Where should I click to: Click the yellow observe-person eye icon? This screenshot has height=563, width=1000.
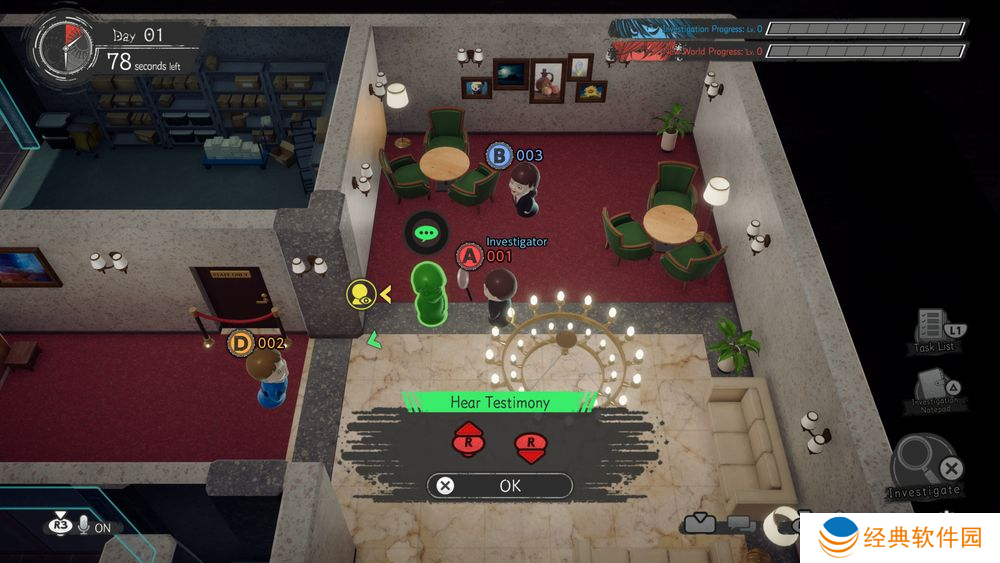[360, 294]
